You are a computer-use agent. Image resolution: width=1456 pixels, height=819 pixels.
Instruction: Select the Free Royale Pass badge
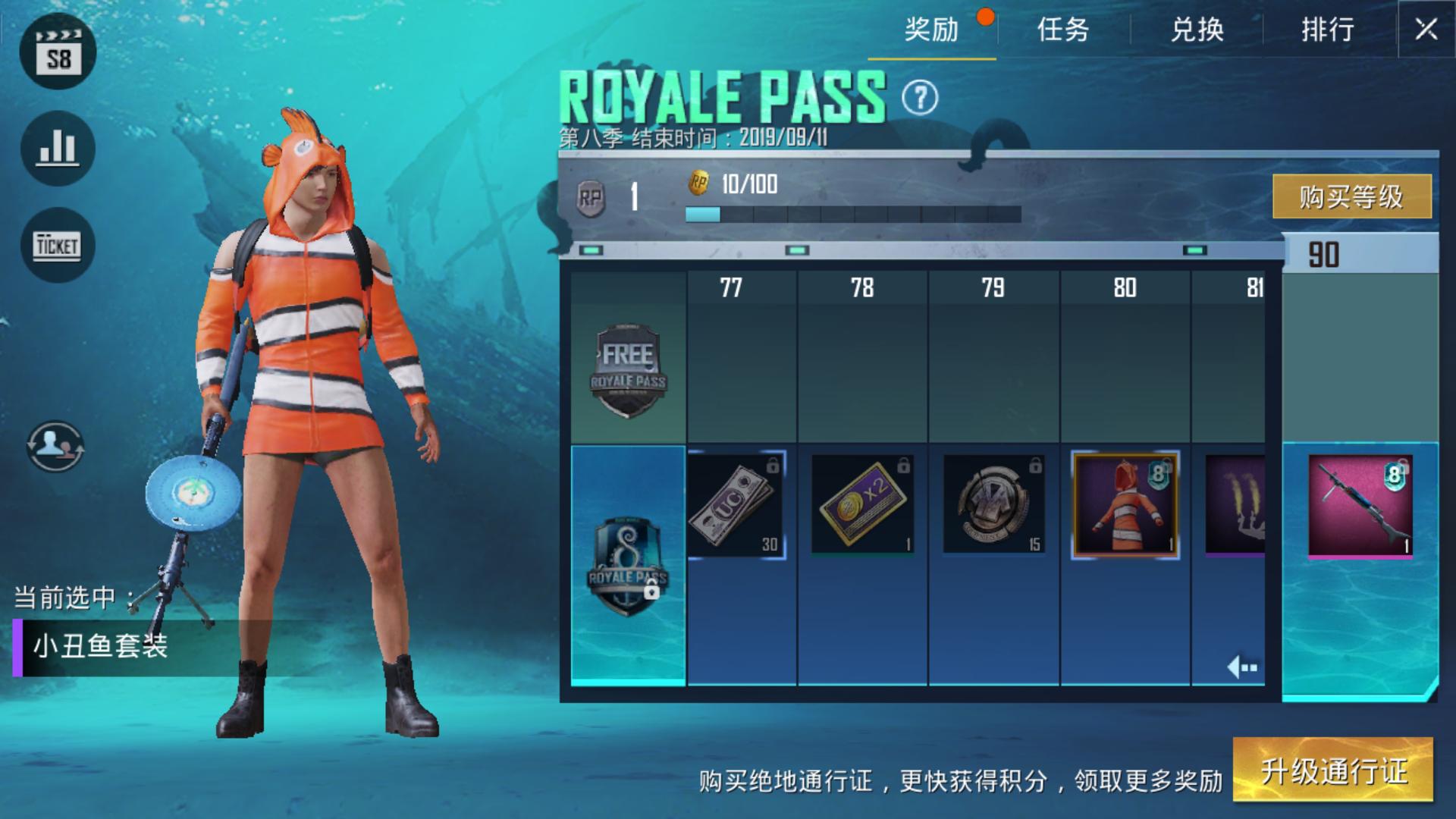(x=628, y=371)
